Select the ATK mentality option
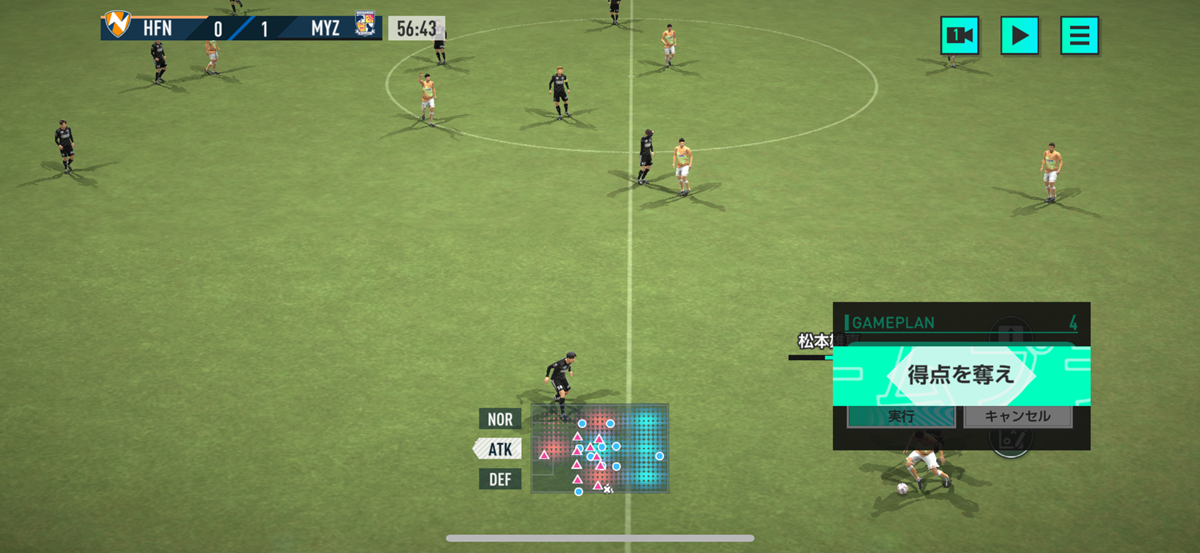Viewport: 1200px width, 553px height. (x=498, y=449)
